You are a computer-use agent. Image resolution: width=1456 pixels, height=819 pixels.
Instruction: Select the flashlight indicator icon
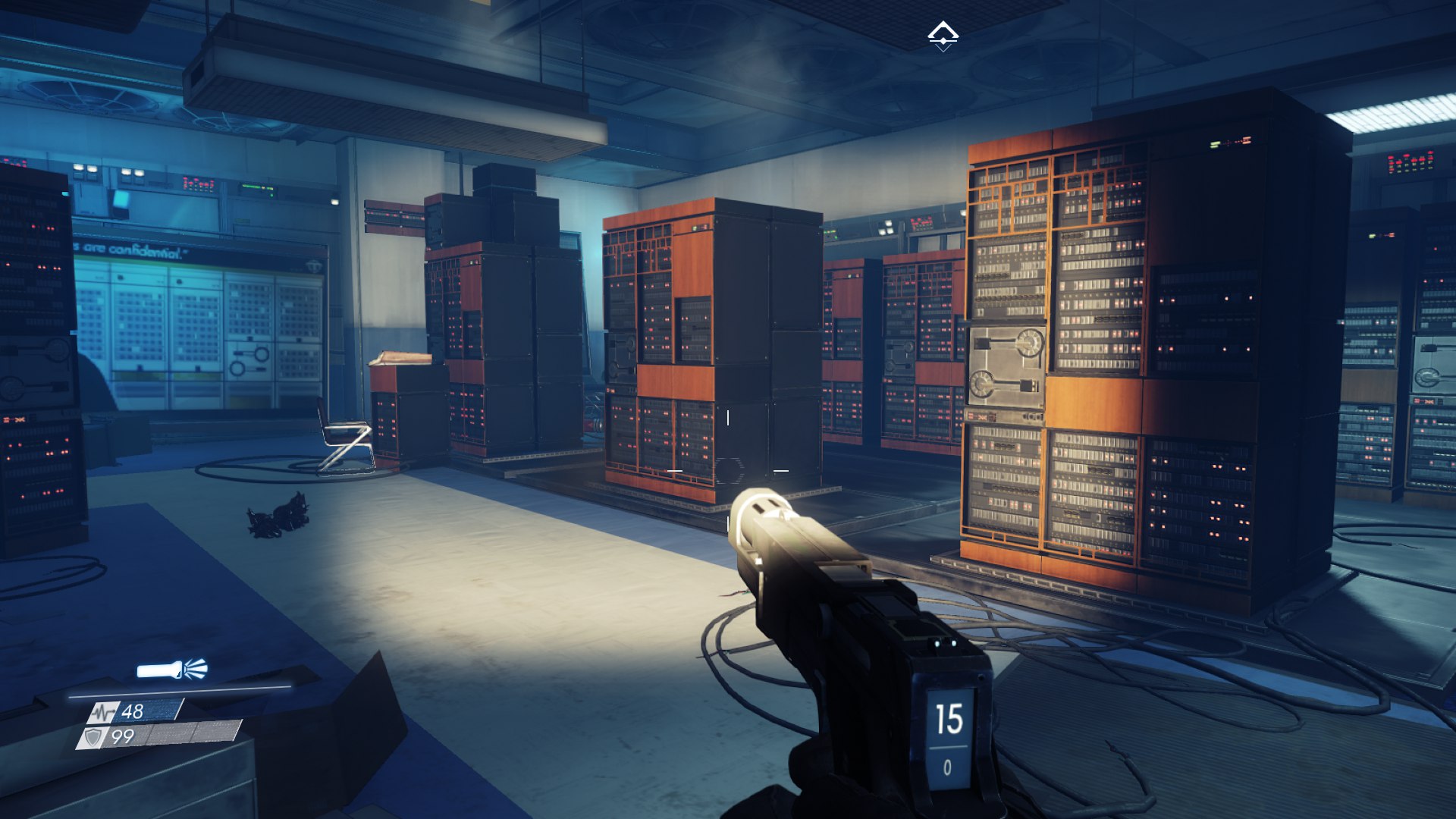pos(171,670)
